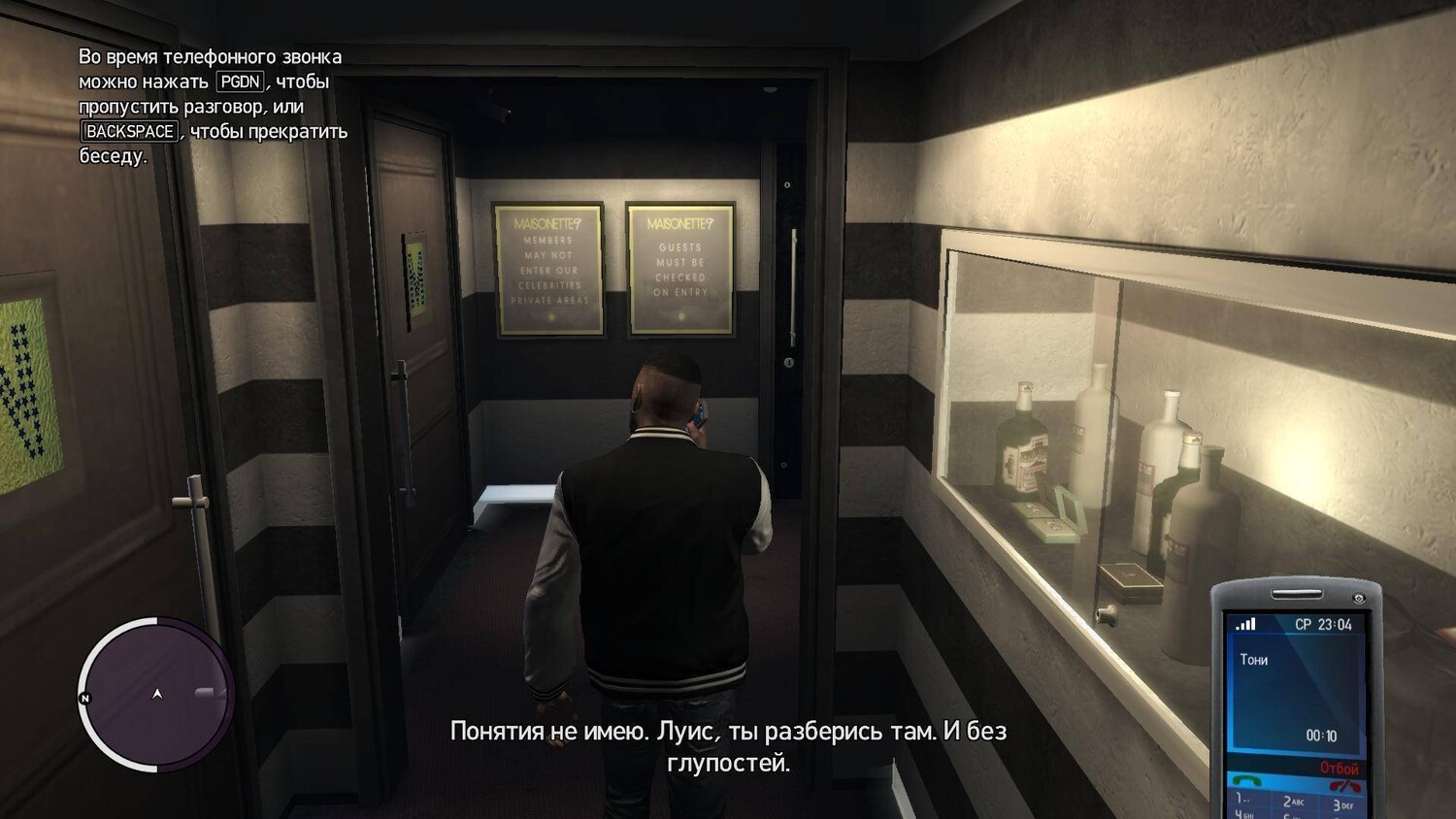Click the 00:10 call timer on the phone
This screenshot has width=1456, height=819.
pyautogui.click(x=1321, y=736)
